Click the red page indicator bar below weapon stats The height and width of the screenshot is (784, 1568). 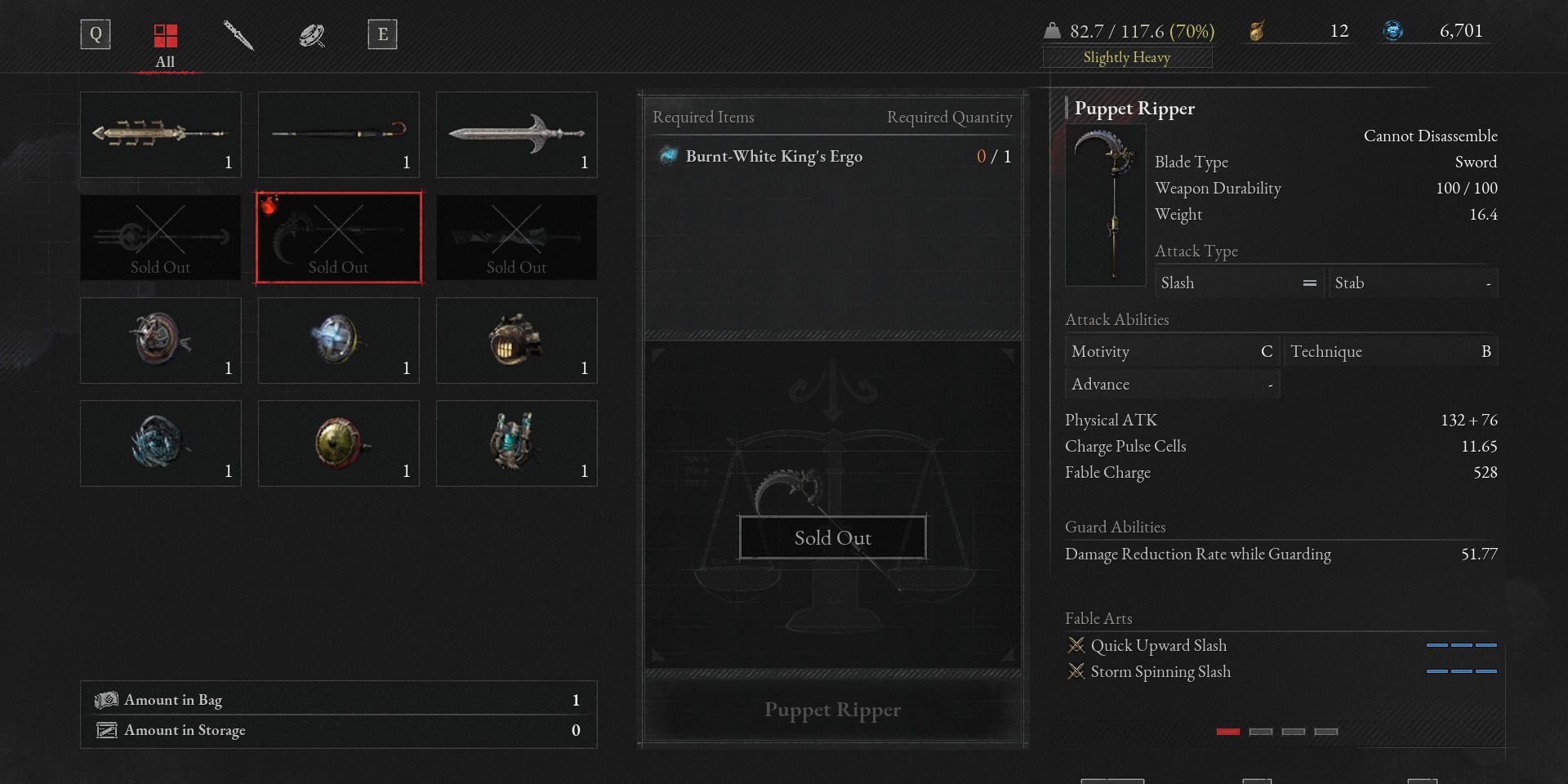[1228, 732]
